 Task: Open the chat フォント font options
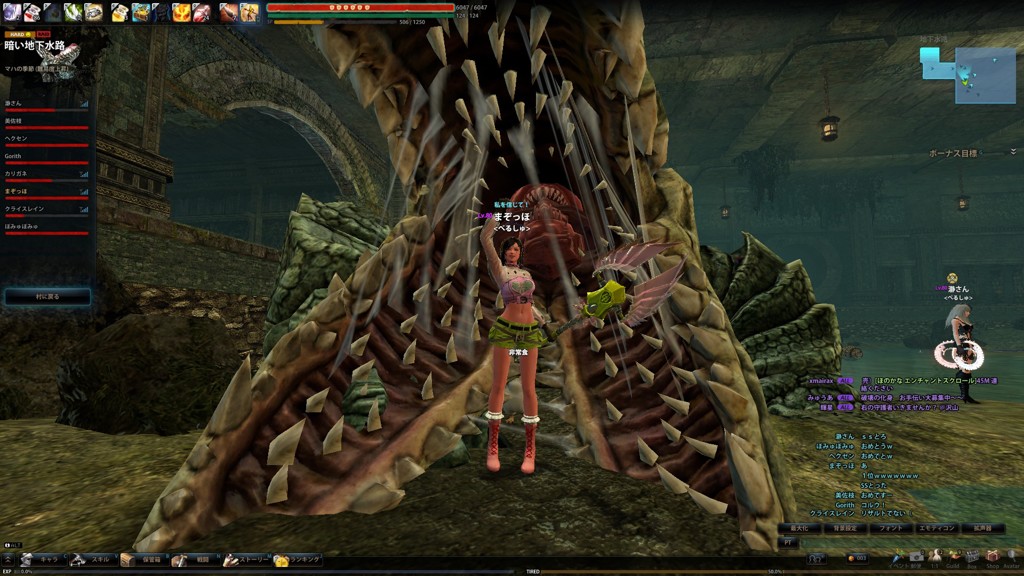890,527
